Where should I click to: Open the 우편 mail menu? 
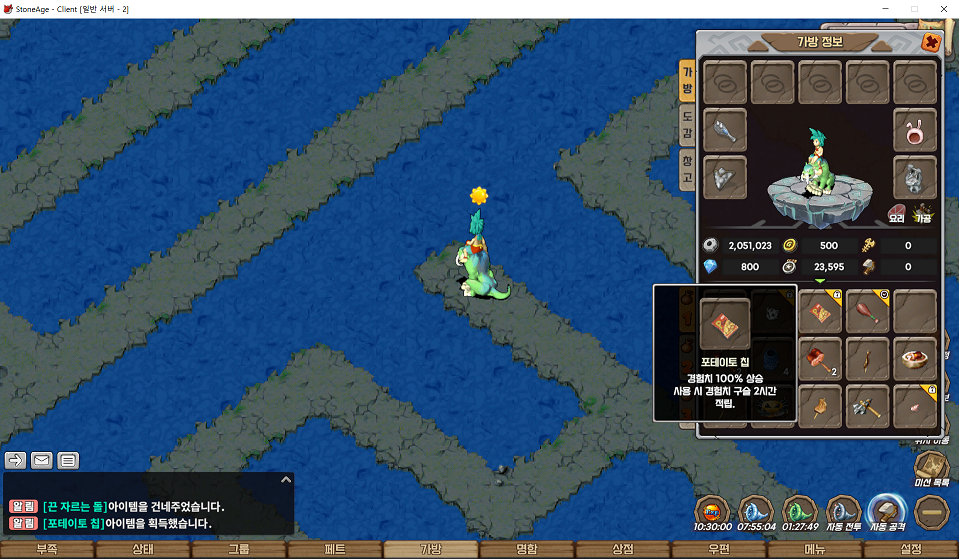[x=718, y=549]
